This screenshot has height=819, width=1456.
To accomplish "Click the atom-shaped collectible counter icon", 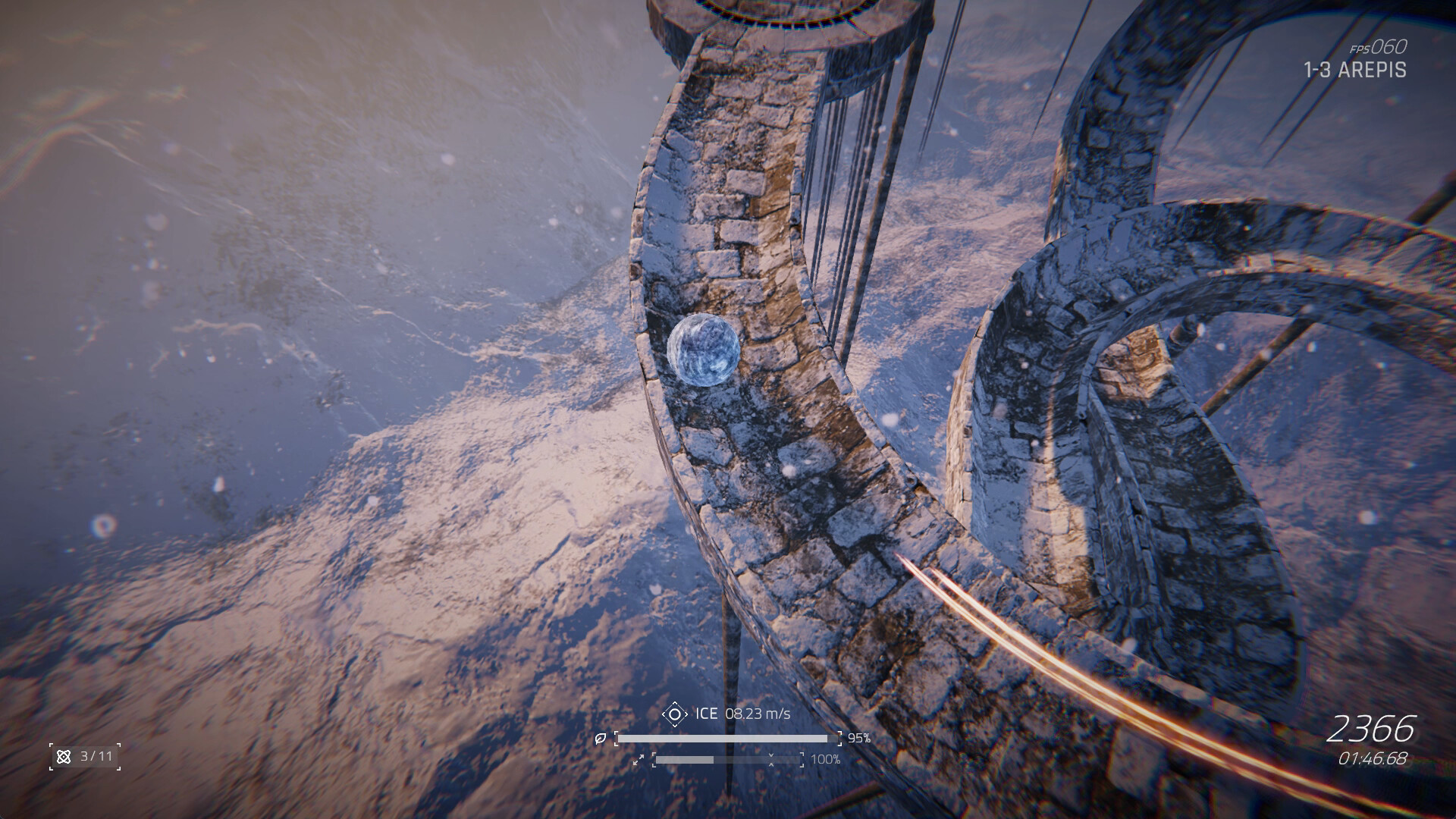I will click(63, 757).
